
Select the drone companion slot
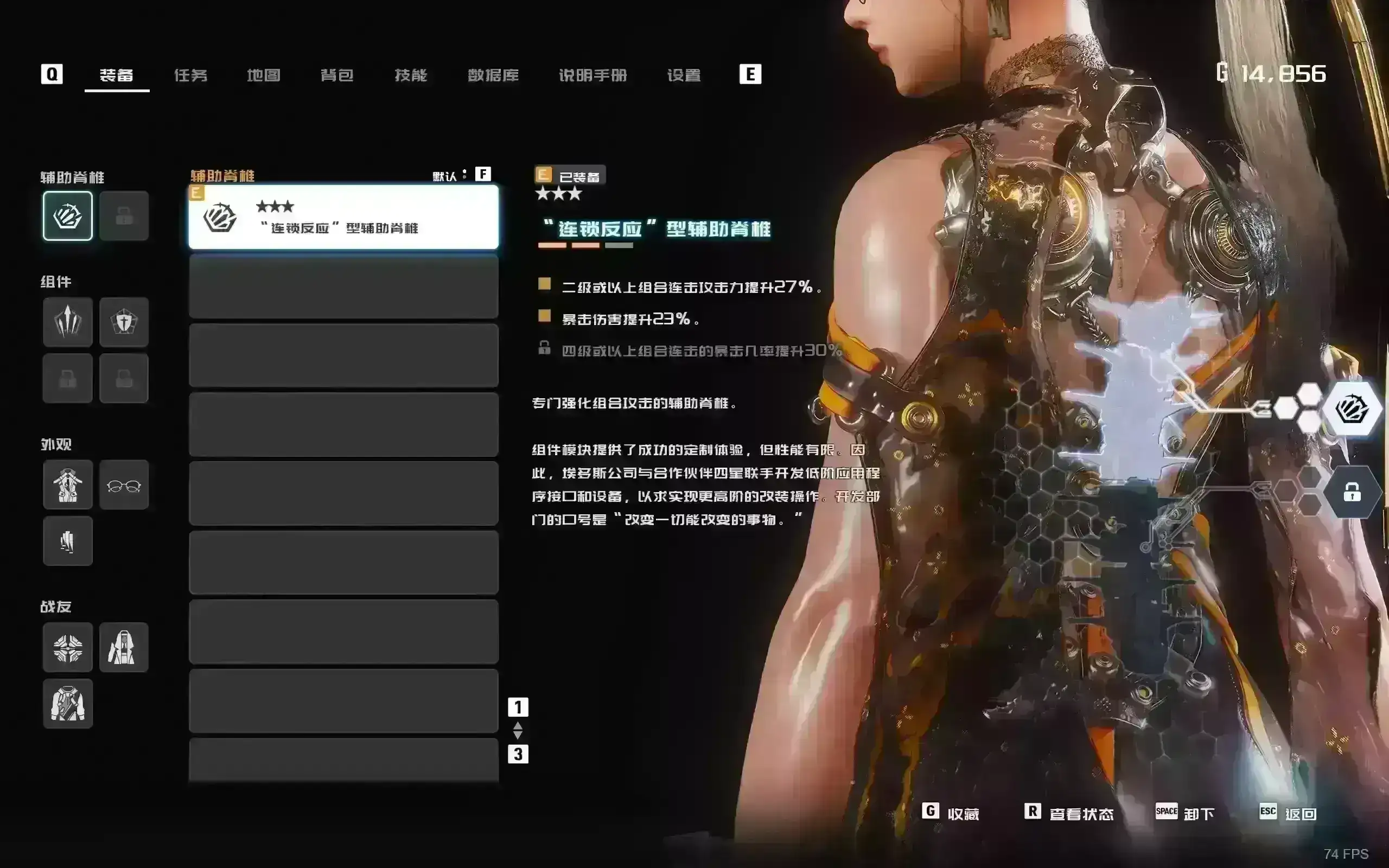[x=68, y=647]
